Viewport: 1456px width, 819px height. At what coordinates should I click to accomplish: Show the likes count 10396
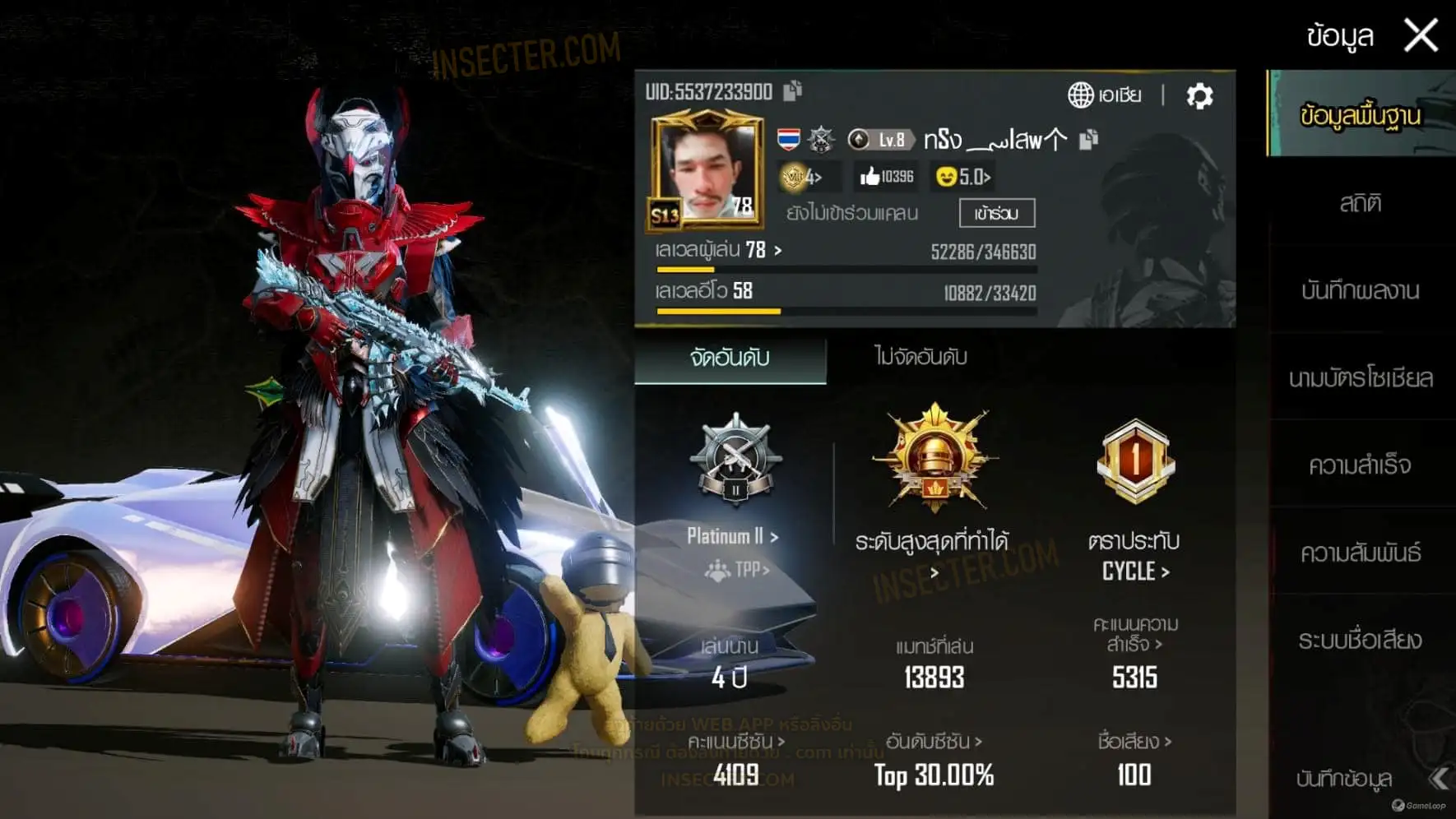887,177
